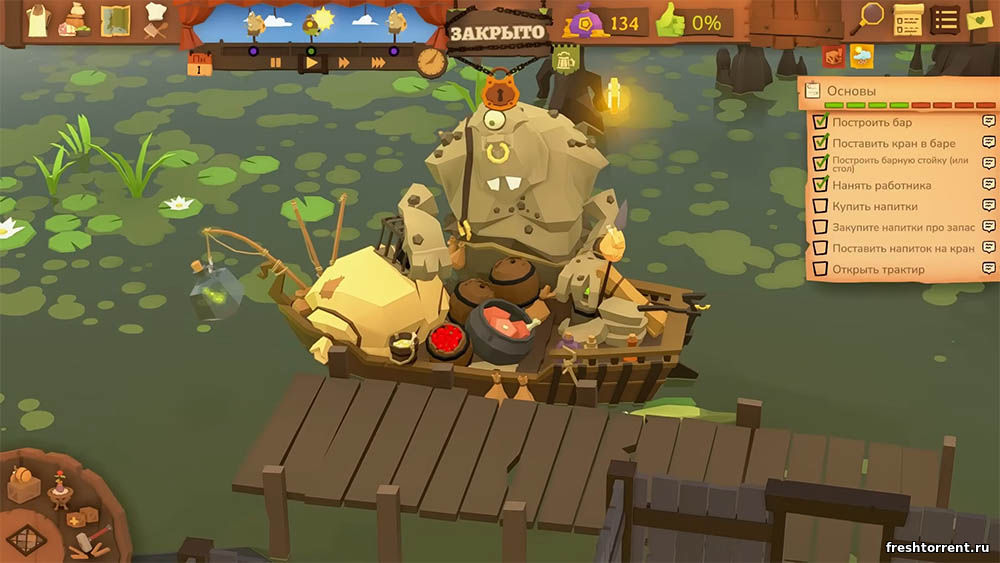Click the weather forecast icon

[861, 56]
